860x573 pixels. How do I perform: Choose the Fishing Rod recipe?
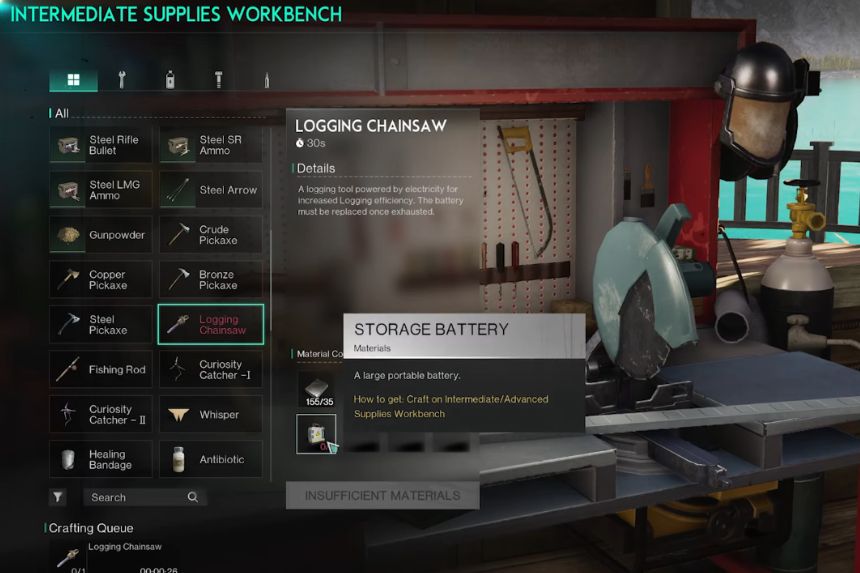[101, 370]
